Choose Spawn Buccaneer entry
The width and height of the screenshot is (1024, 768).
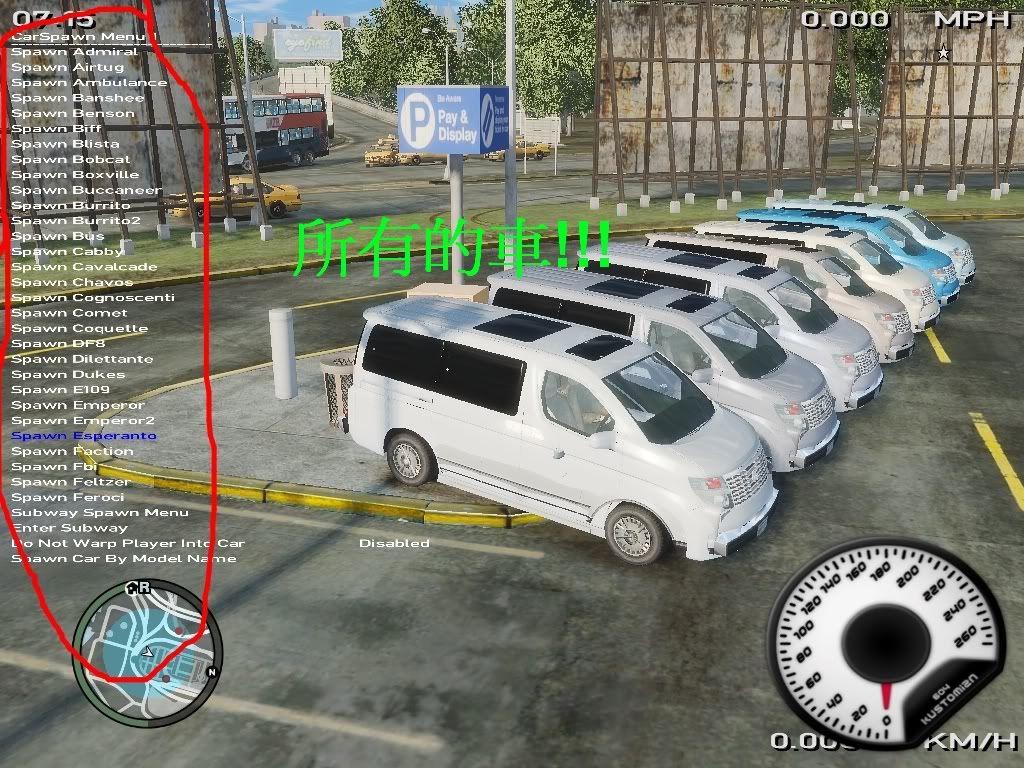pos(86,190)
